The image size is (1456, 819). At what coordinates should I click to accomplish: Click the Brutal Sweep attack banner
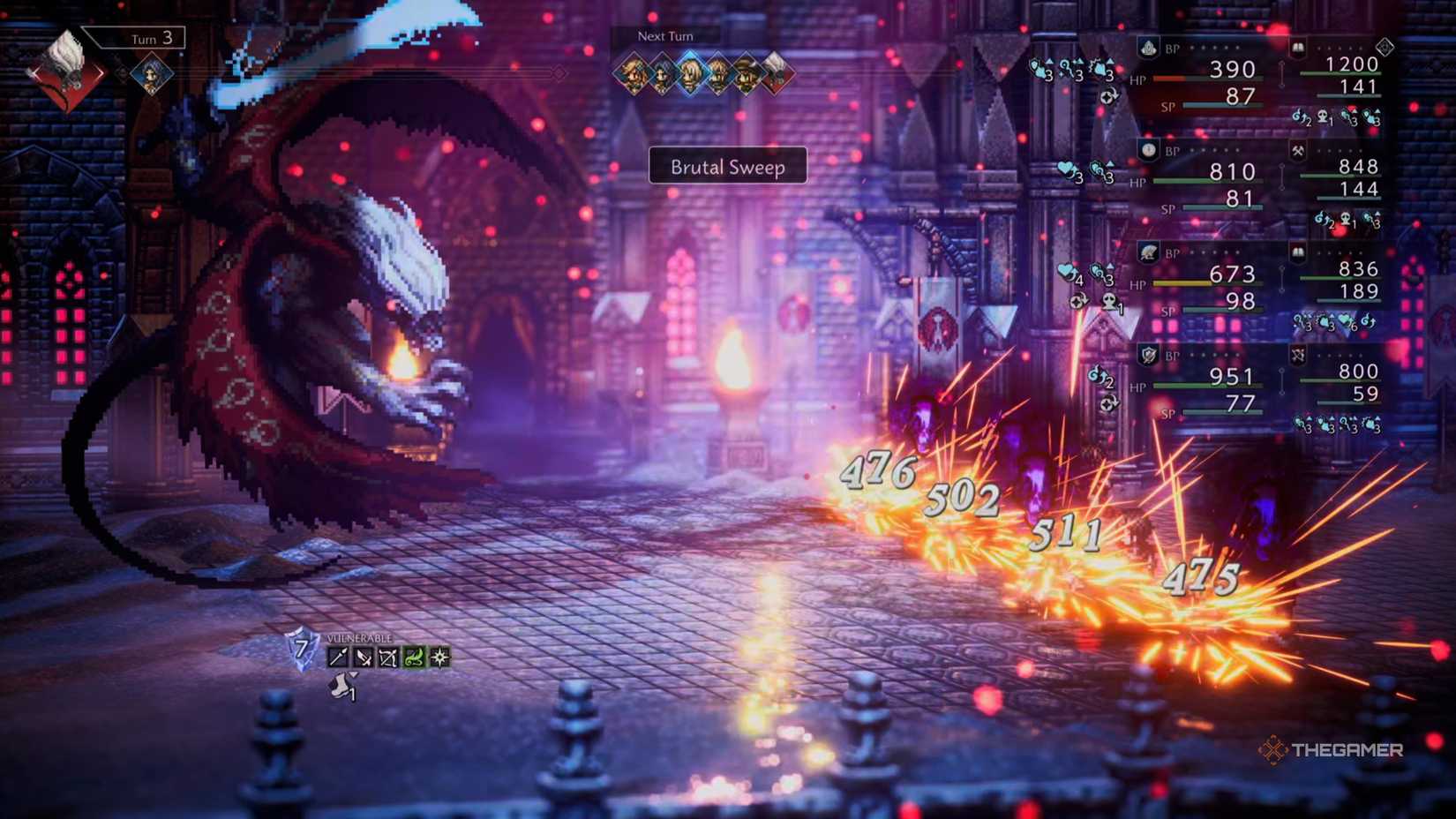coord(727,167)
